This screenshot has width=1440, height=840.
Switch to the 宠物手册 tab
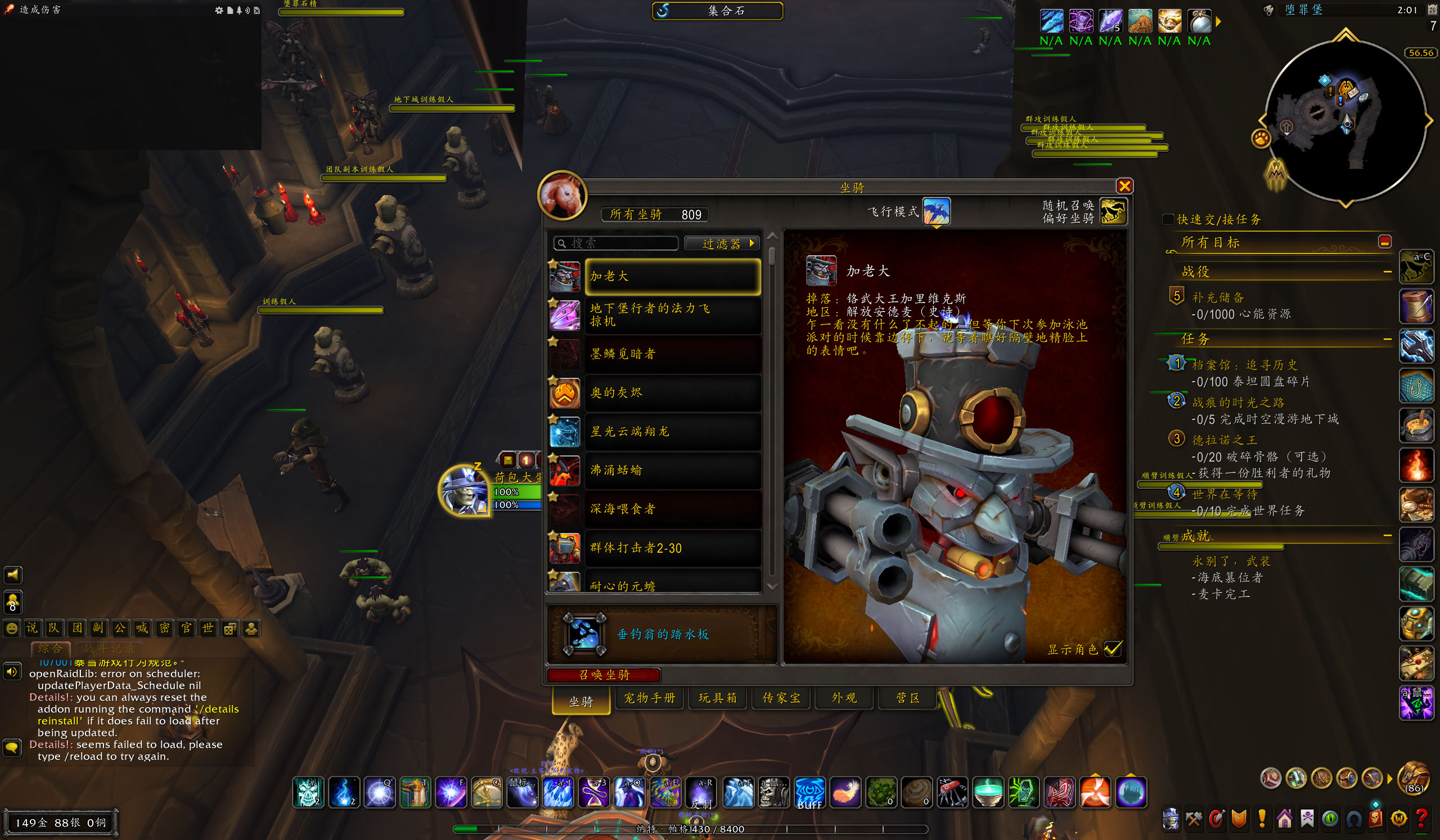649,698
